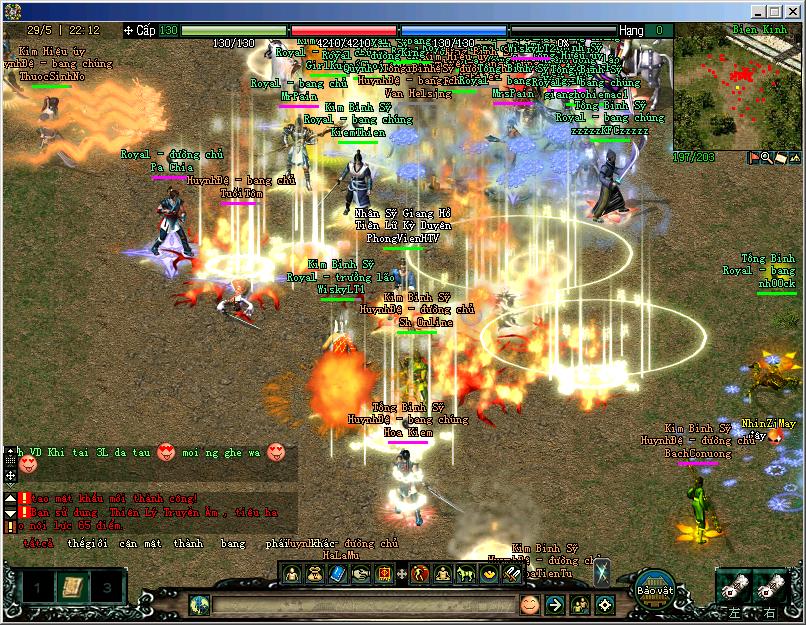Select the thành city chat tab
Screen dimensions: 806x625
(x=187, y=544)
